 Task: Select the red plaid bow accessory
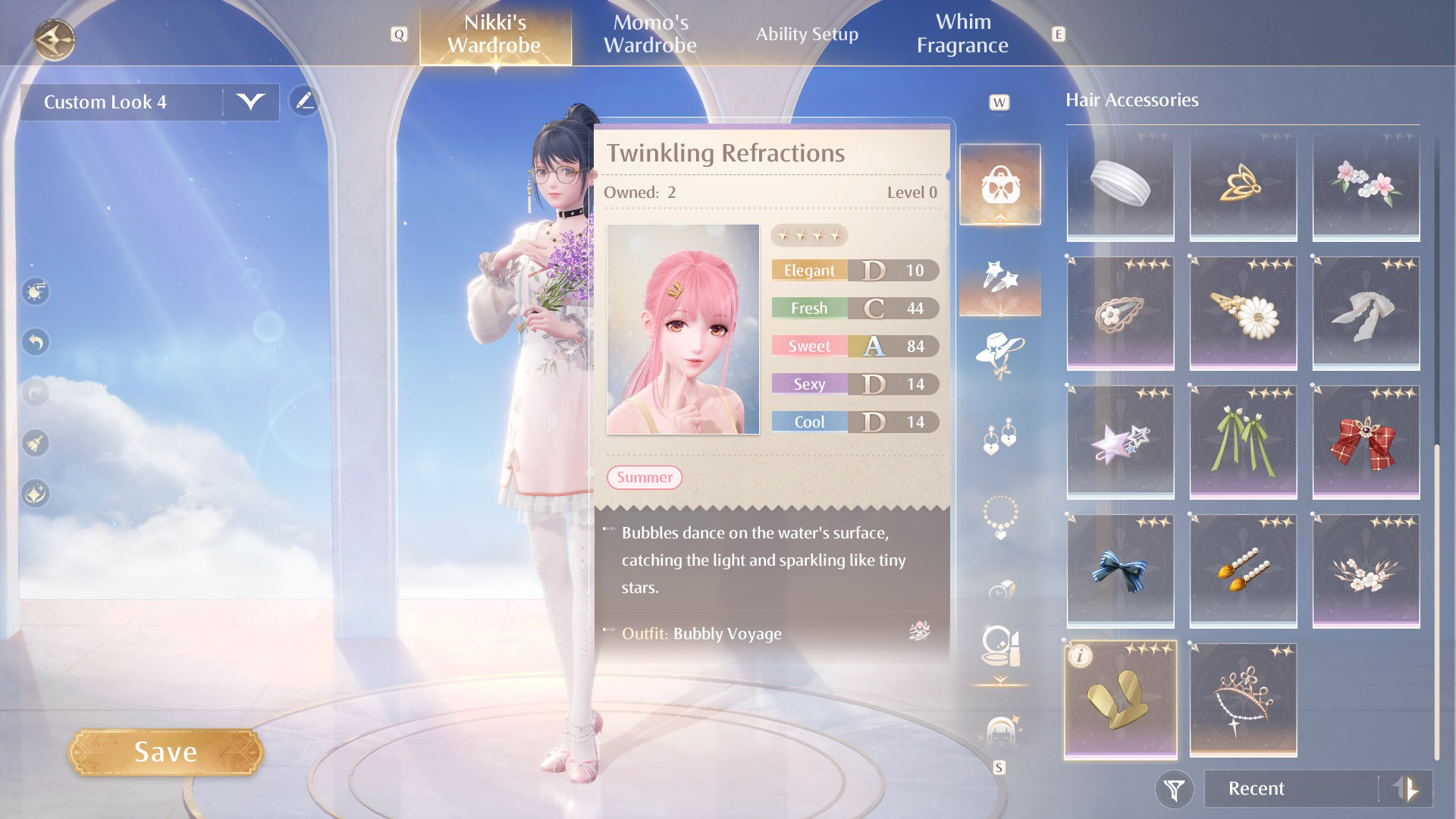[1366, 442]
